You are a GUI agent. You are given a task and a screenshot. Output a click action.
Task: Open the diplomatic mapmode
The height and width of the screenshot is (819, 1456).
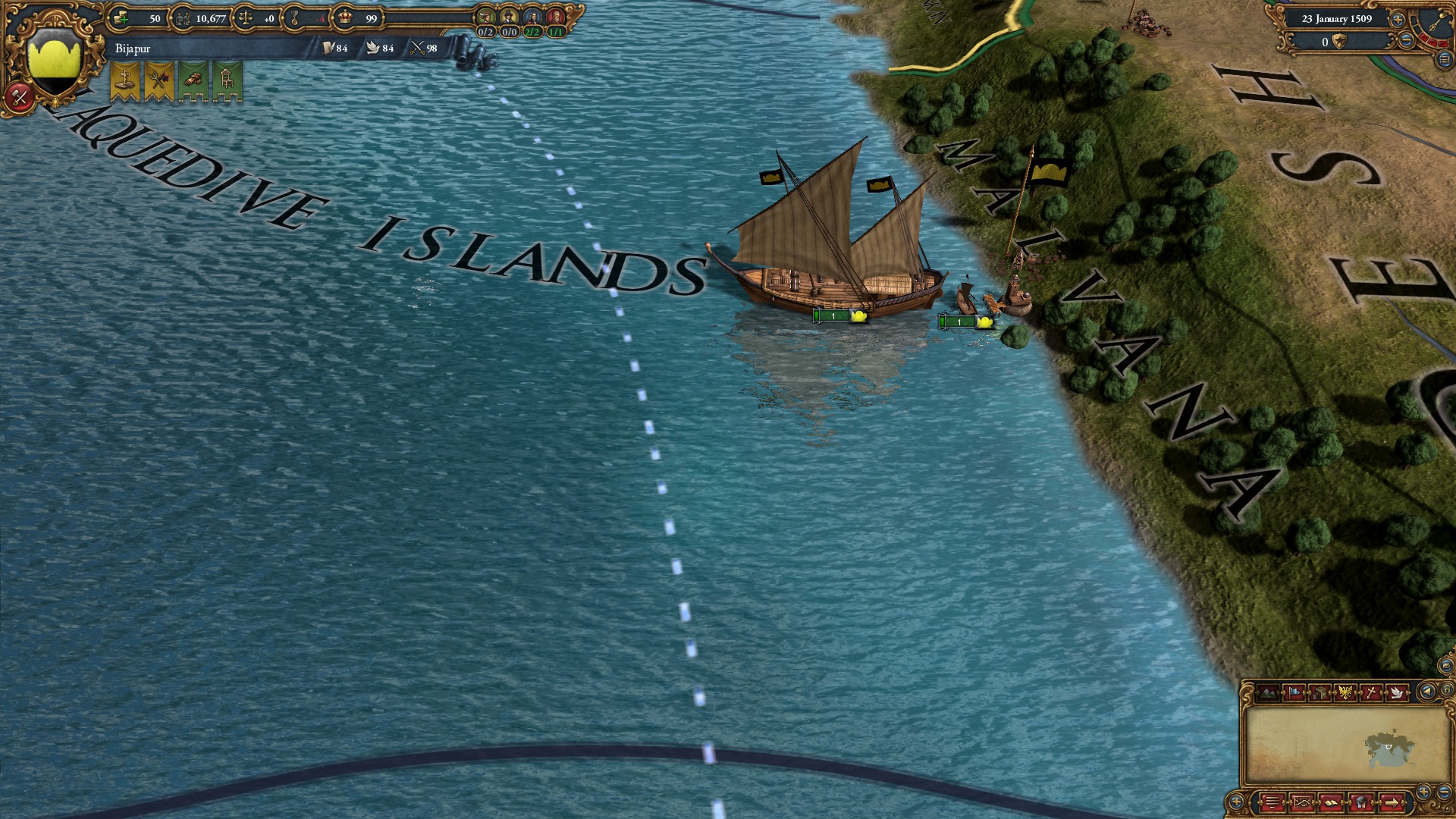pyautogui.click(x=1396, y=692)
